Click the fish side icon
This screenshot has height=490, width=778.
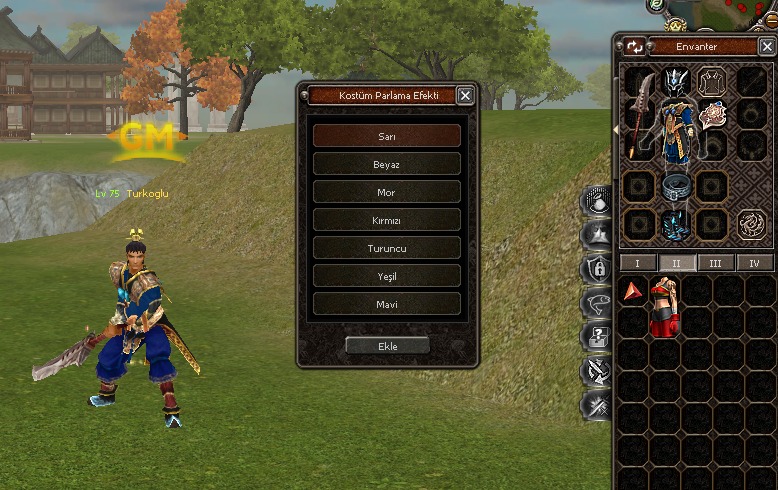(597, 302)
